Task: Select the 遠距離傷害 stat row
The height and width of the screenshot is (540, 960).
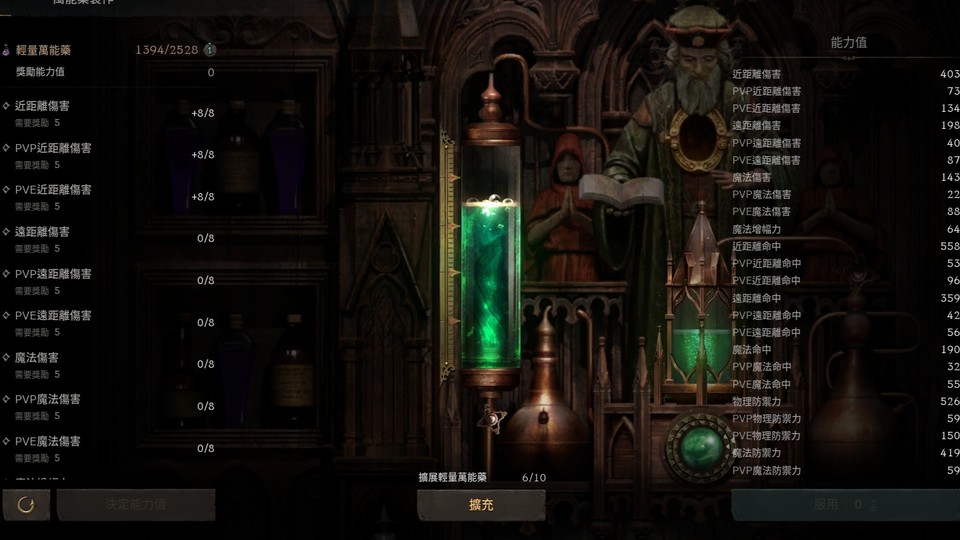Action: [110, 239]
